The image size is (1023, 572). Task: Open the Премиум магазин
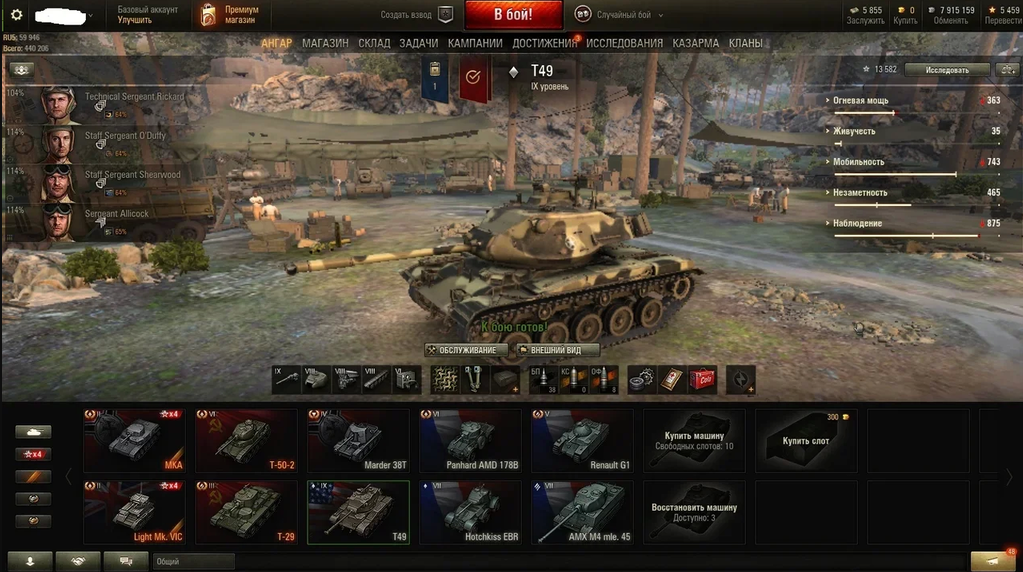[x=230, y=15]
